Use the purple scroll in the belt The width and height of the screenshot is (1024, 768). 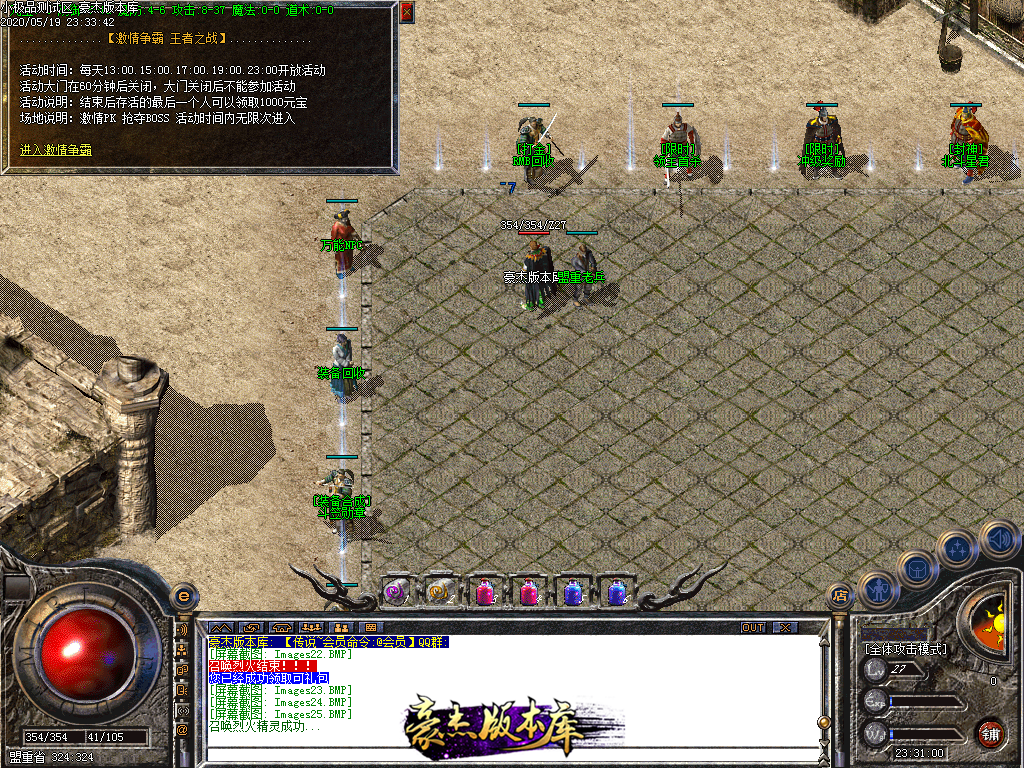[x=396, y=592]
